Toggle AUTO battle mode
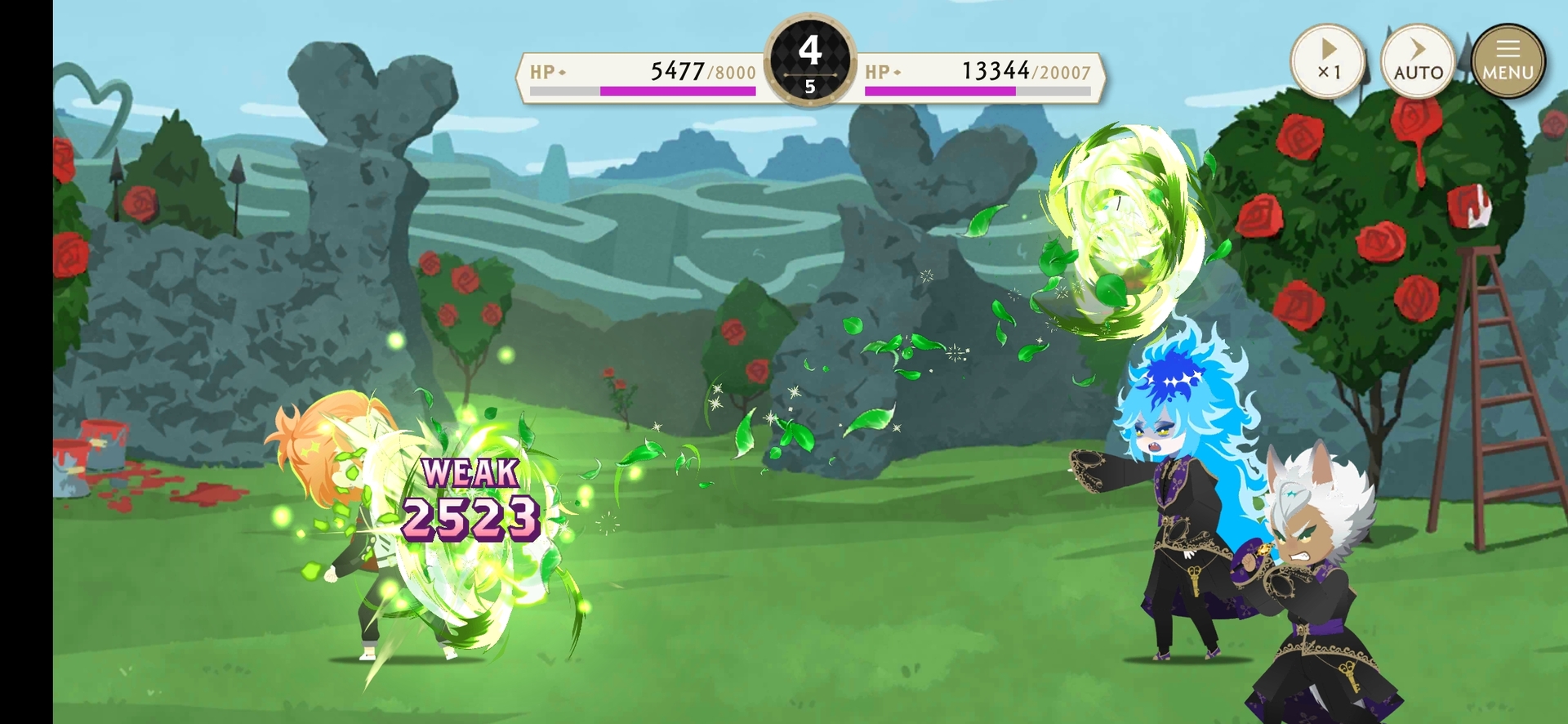The image size is (1568, 724). [x=1418, y=61]
